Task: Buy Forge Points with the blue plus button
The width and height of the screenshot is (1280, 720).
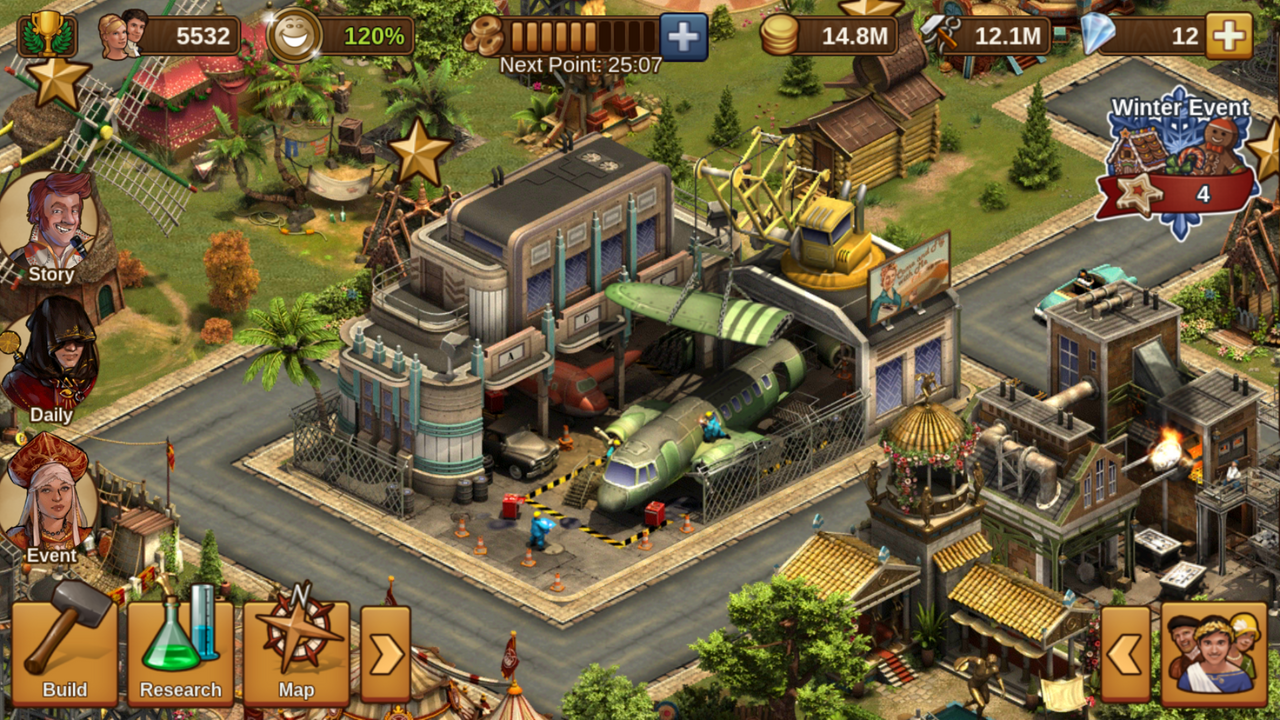Action: tap(684, 37)
